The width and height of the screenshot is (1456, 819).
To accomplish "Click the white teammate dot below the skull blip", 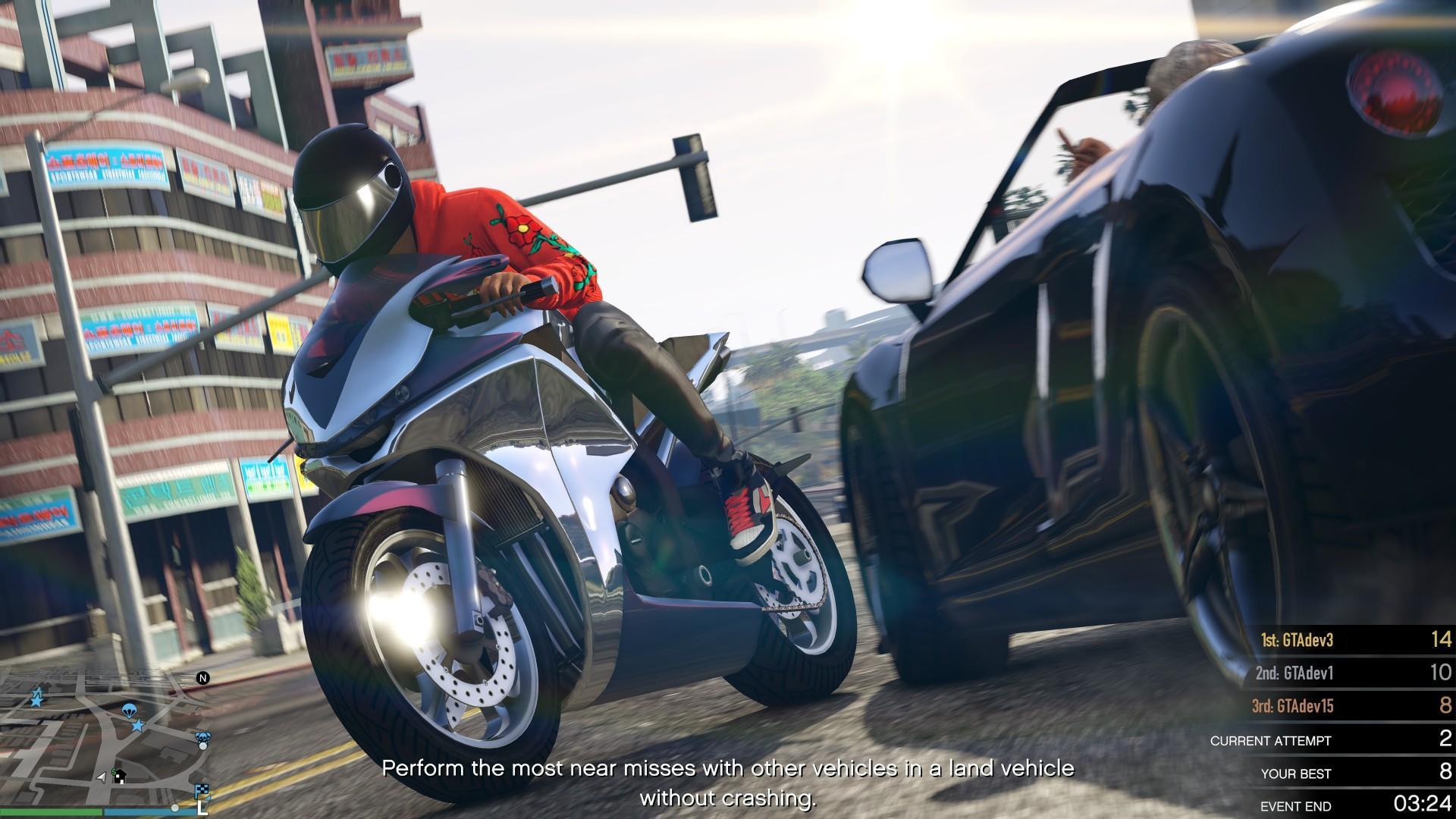I will [202, 747].
